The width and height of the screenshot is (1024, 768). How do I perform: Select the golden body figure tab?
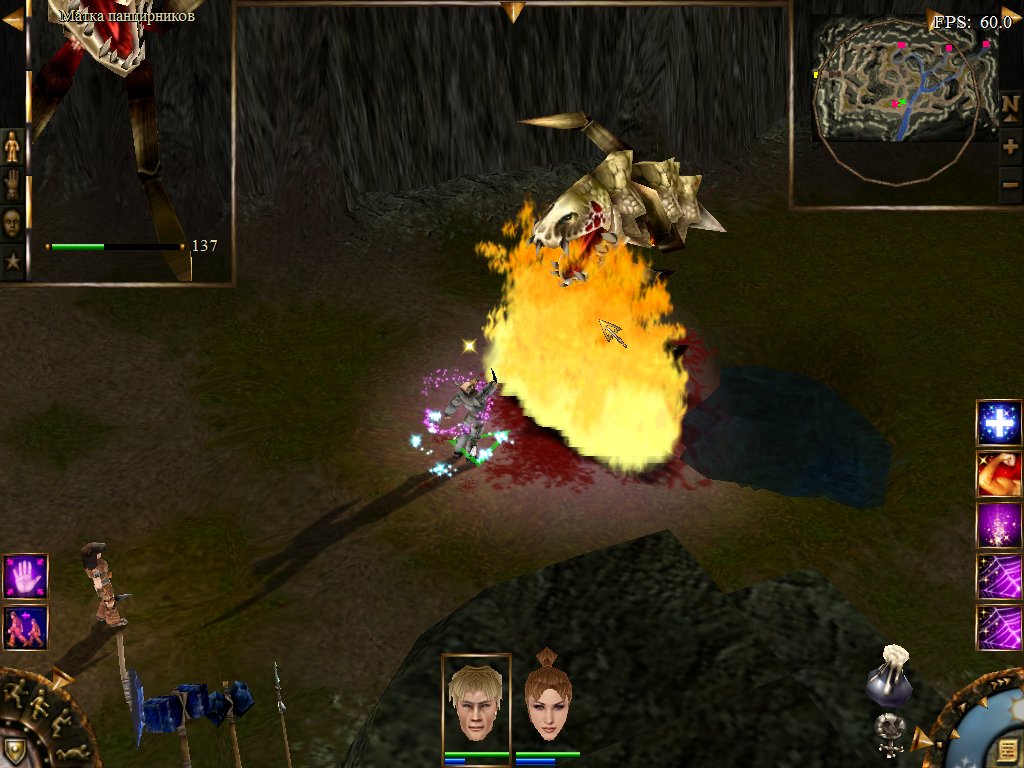pyautogui.click(x=12, y=147)
